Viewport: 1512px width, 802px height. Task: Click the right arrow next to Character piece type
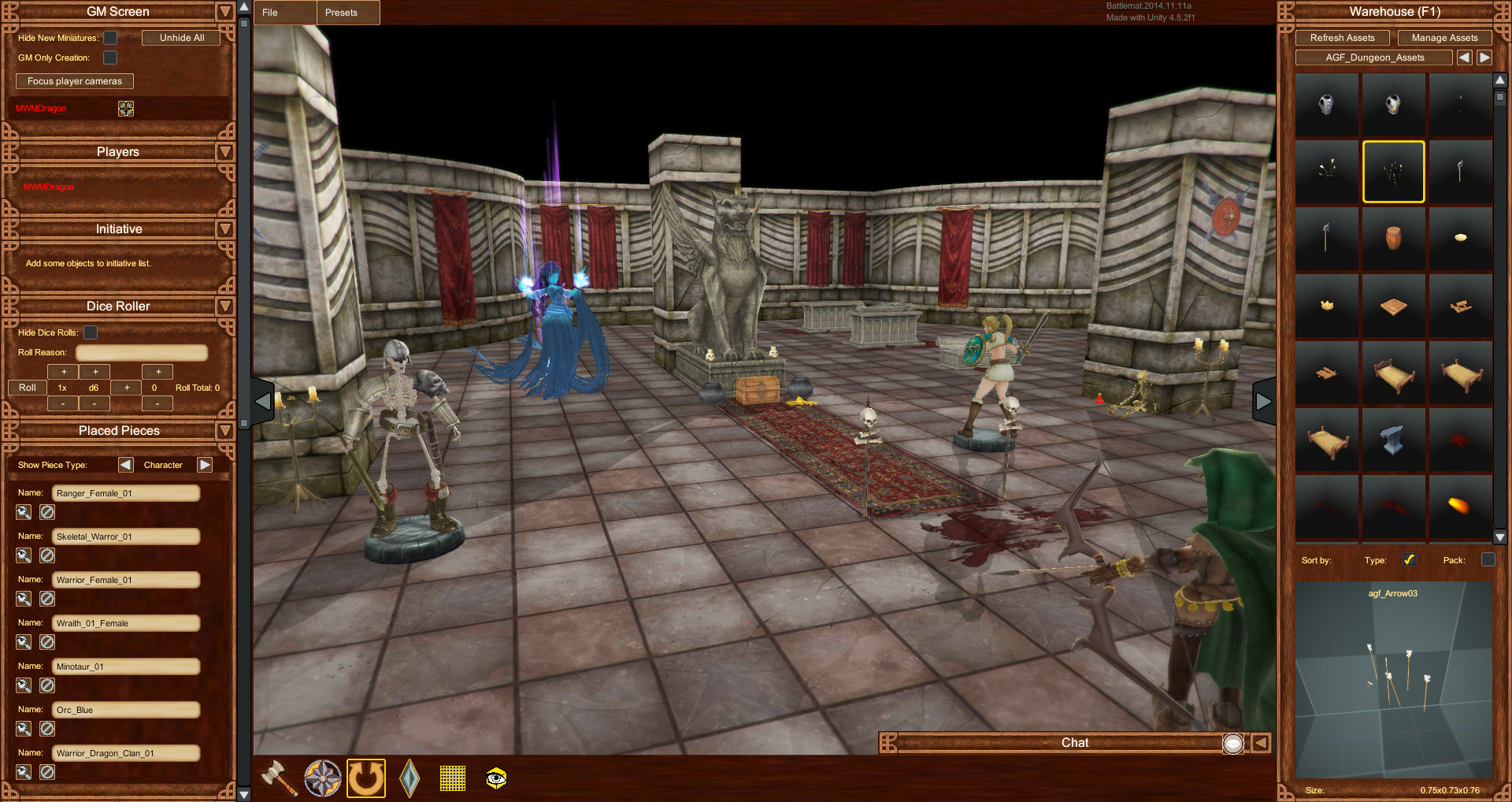[204, 465]
